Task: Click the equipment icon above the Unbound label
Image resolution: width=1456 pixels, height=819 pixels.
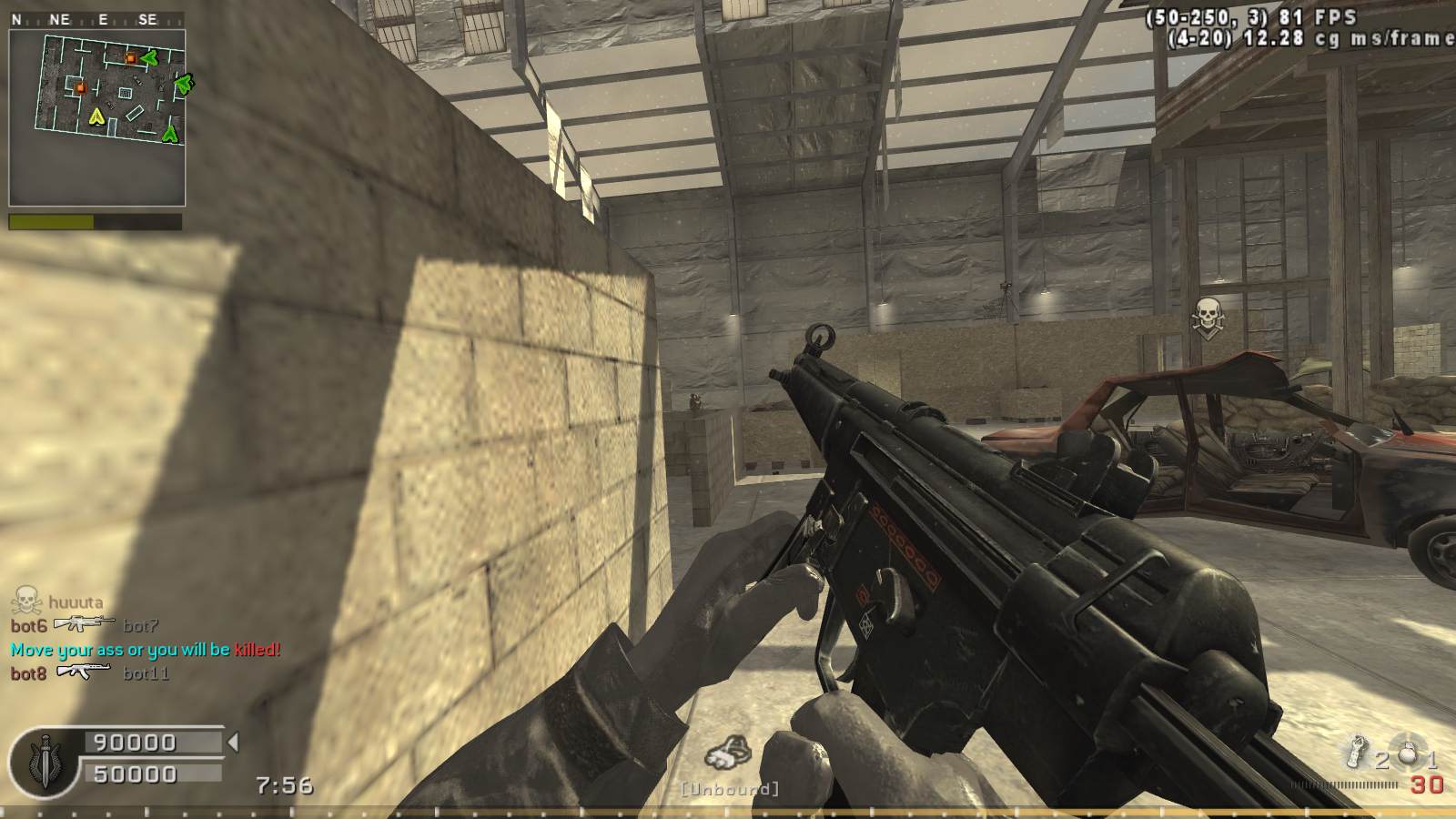Action: click(729, 753)
